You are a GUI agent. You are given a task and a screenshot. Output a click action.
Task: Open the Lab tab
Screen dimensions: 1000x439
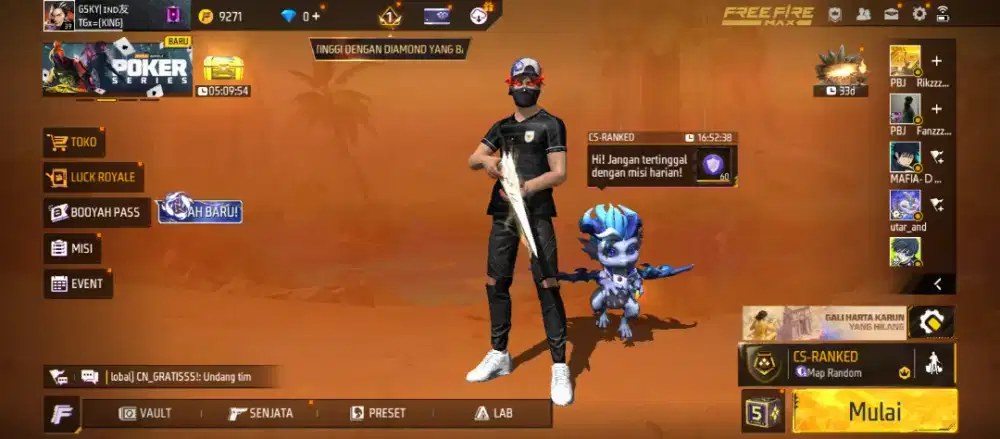(x=494, y=413)
